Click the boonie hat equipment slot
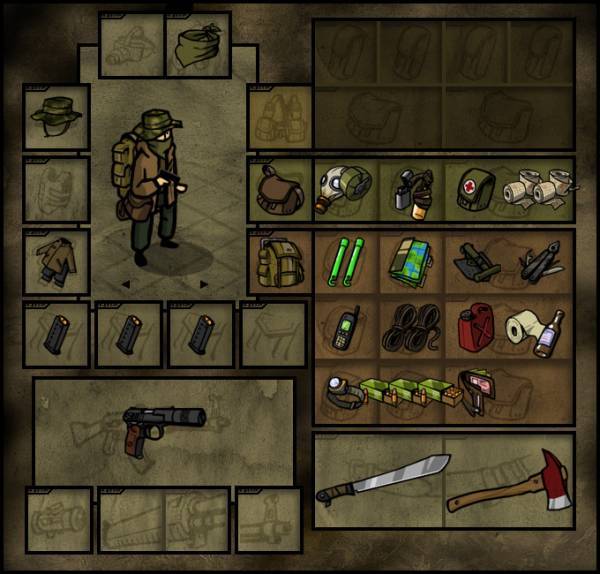The height and width of the screenshot is (574, 600). tap(57, 116)
